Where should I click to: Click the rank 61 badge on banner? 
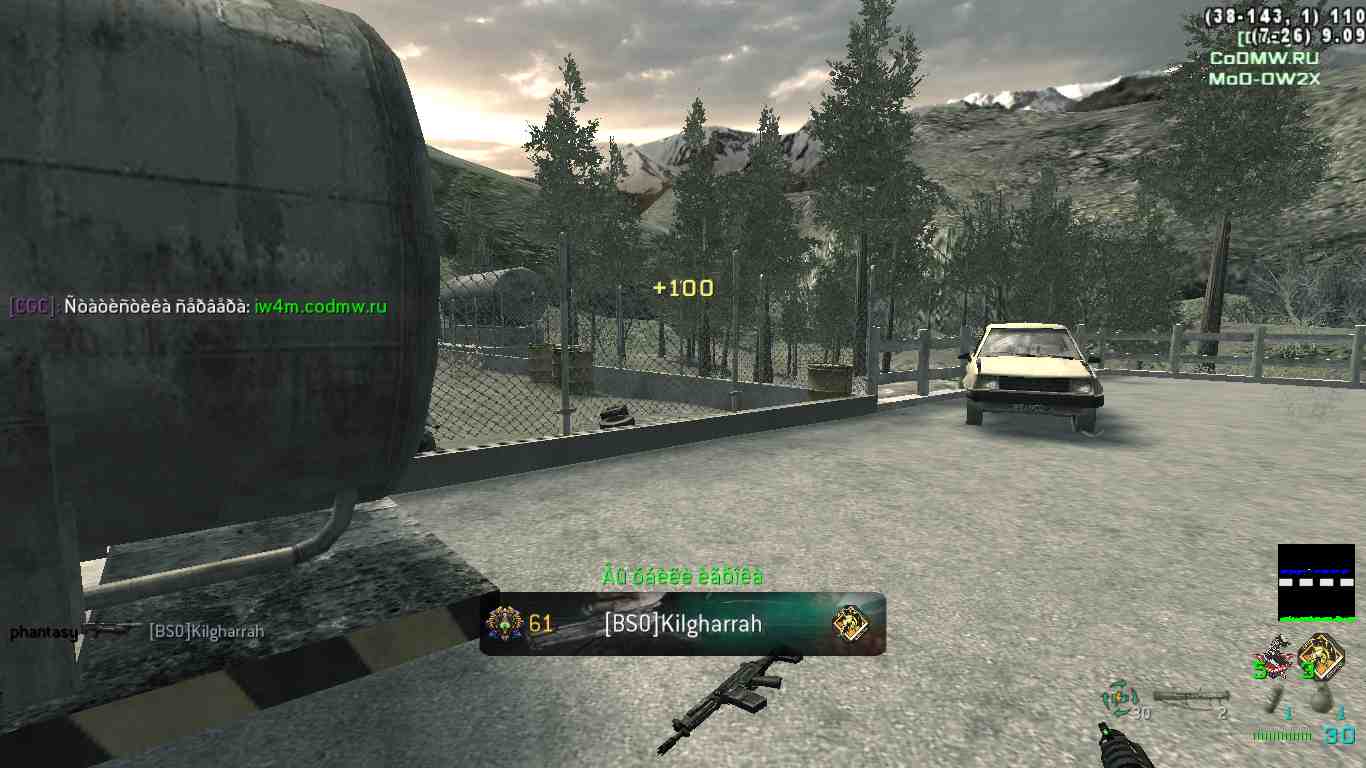(505, 624)
